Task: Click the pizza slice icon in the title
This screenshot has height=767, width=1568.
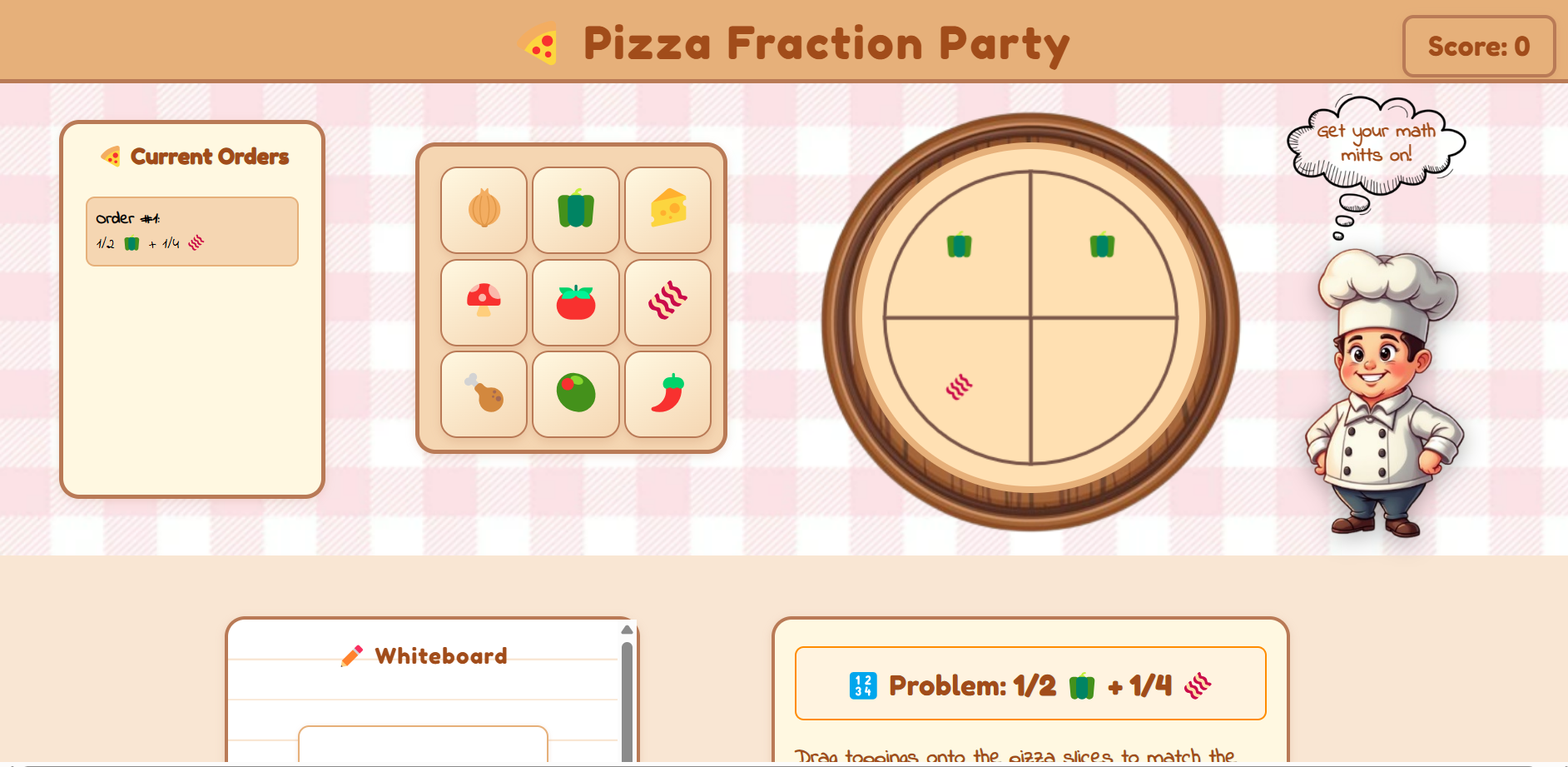Action: 539,43
